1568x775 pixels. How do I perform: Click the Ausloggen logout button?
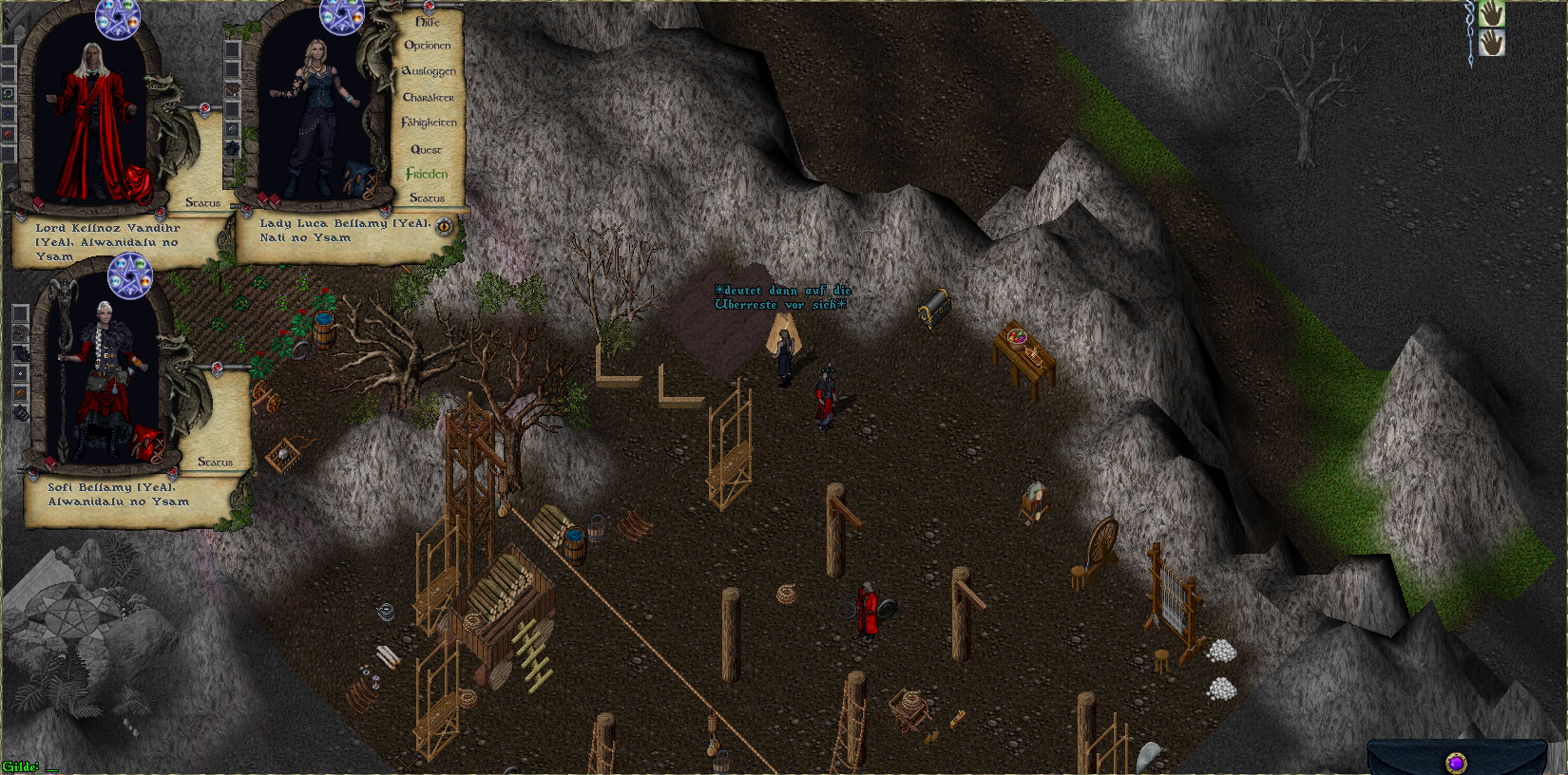tap(429, 71)
